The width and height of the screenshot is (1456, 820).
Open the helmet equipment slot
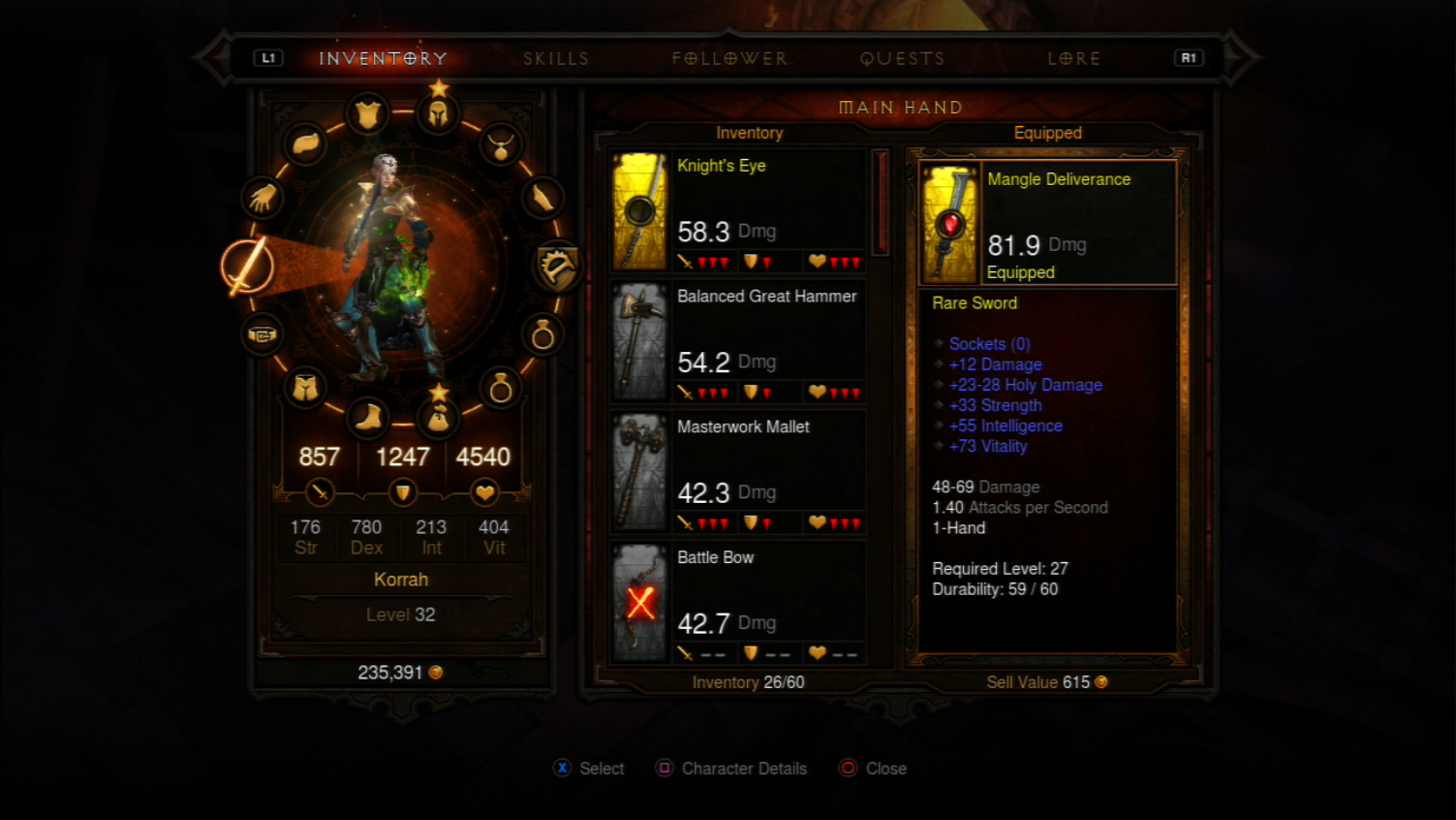[x=438, y=114]
